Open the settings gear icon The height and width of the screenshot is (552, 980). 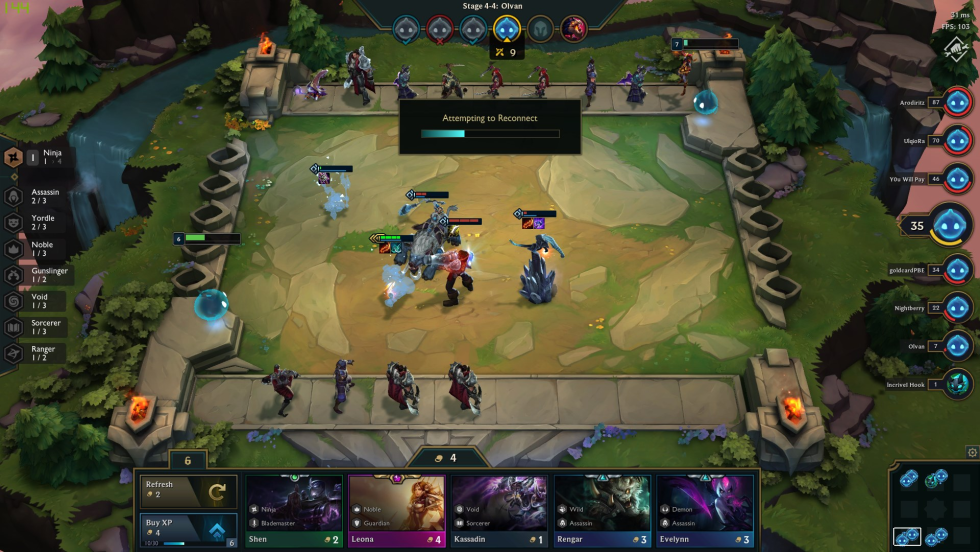[972, 453]
